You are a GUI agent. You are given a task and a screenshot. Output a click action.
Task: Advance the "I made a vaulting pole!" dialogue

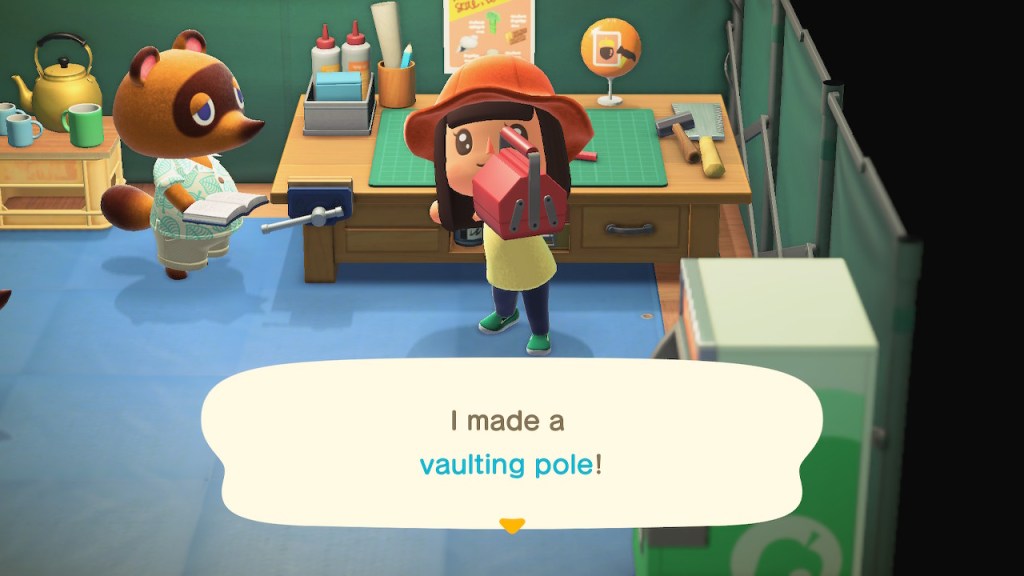tap(511, 443)
